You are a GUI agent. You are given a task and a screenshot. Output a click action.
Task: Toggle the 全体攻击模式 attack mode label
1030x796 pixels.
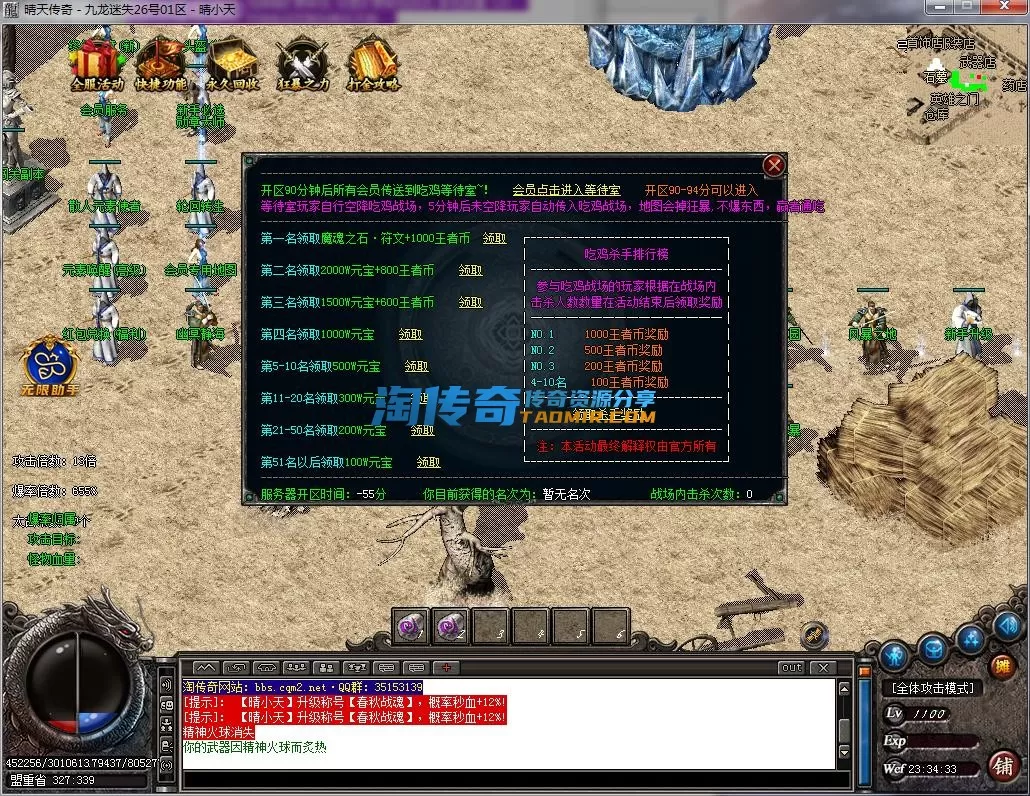coord(932,688)
